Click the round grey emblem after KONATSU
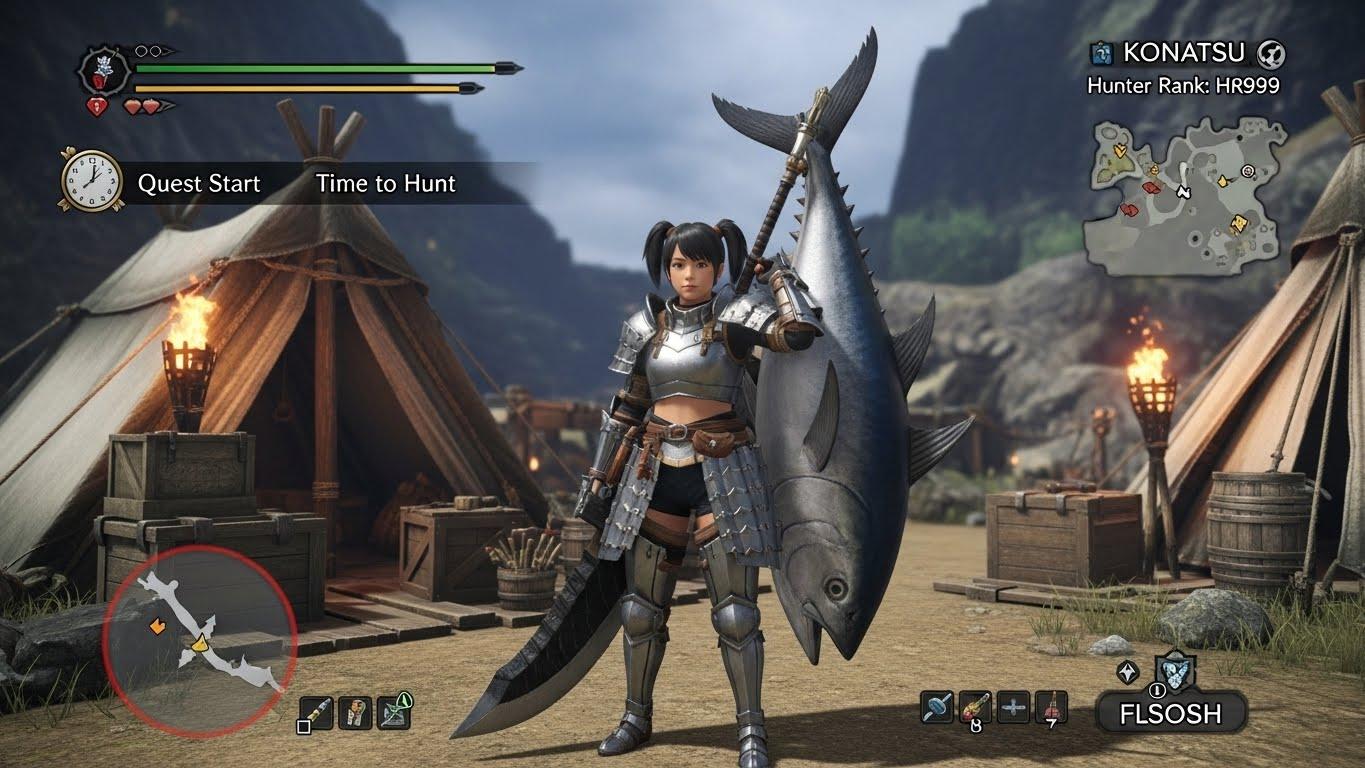This screenshot has width=1365, height=768. 1271,53
